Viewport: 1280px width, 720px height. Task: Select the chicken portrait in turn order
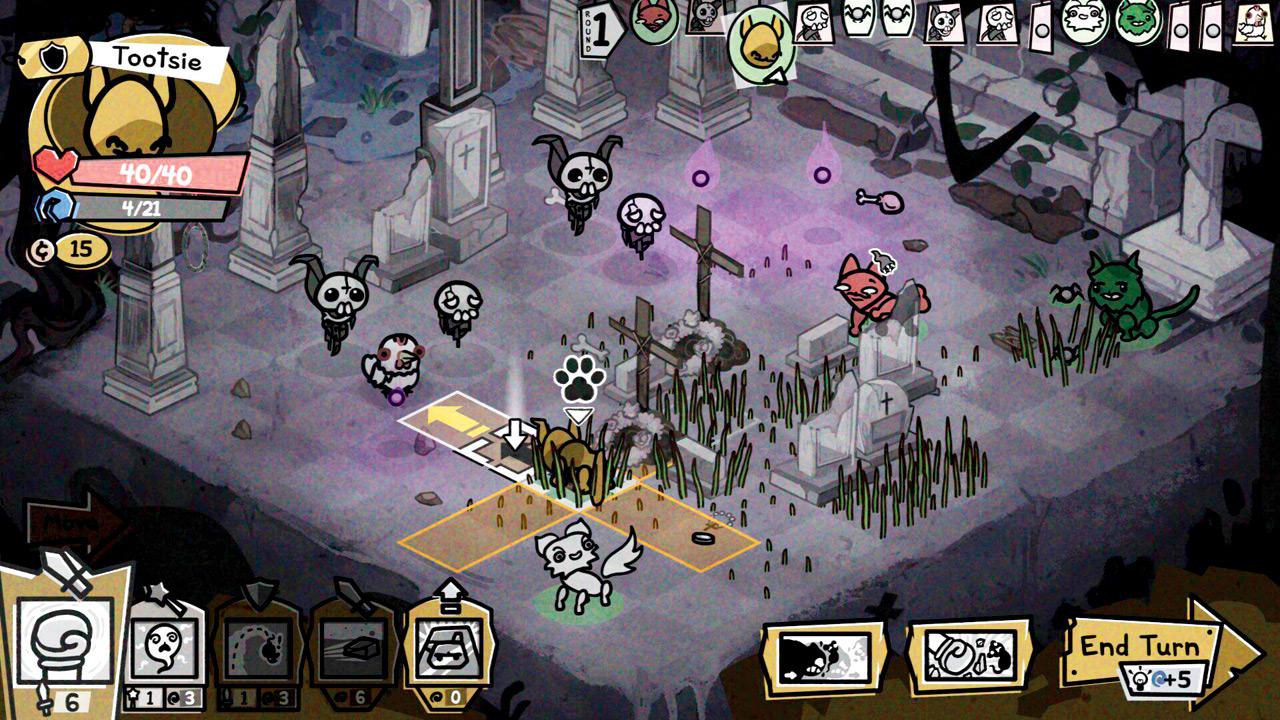tap(1252, 22)
